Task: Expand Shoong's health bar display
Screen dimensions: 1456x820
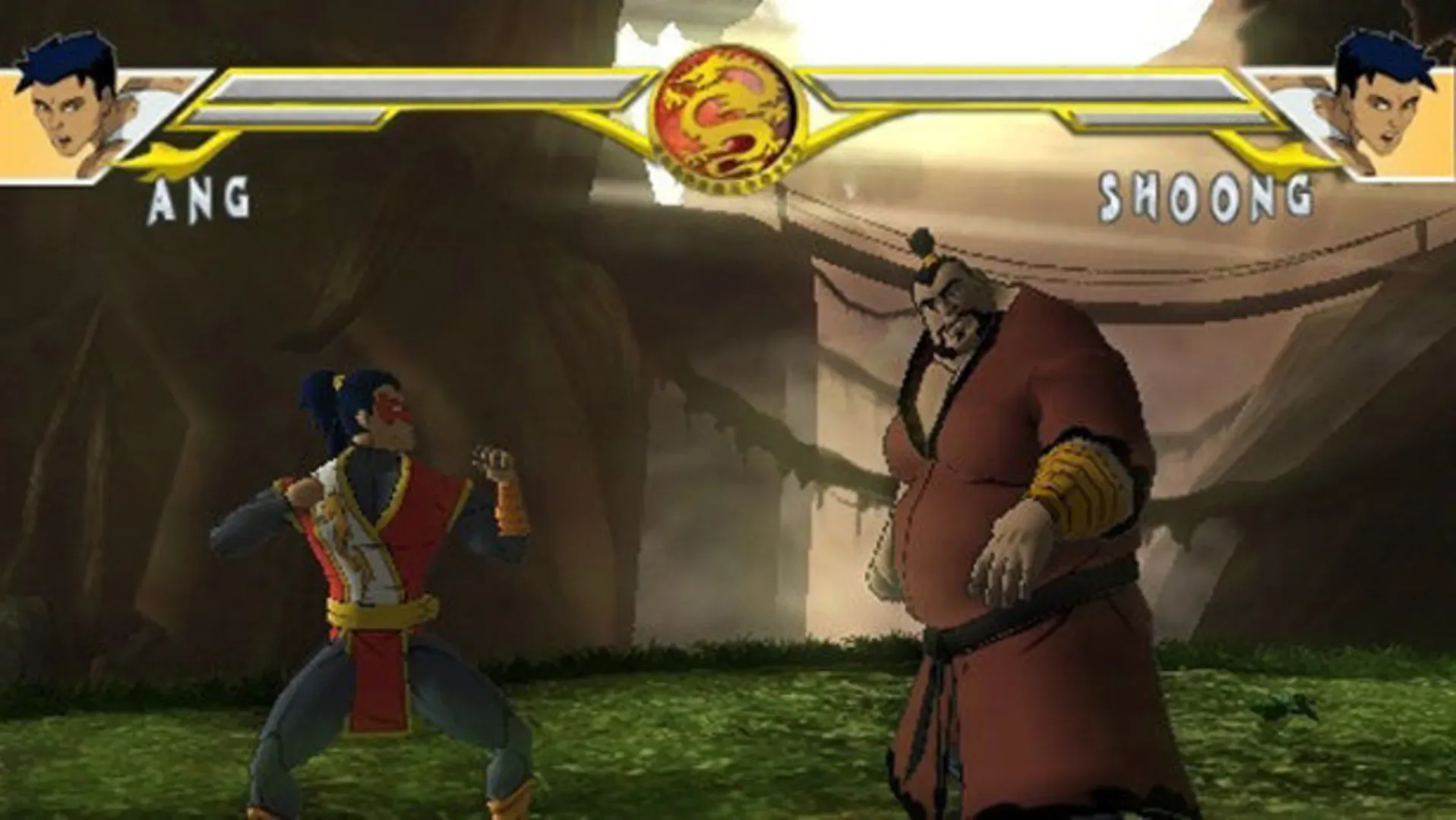Action: (1033, 87)
